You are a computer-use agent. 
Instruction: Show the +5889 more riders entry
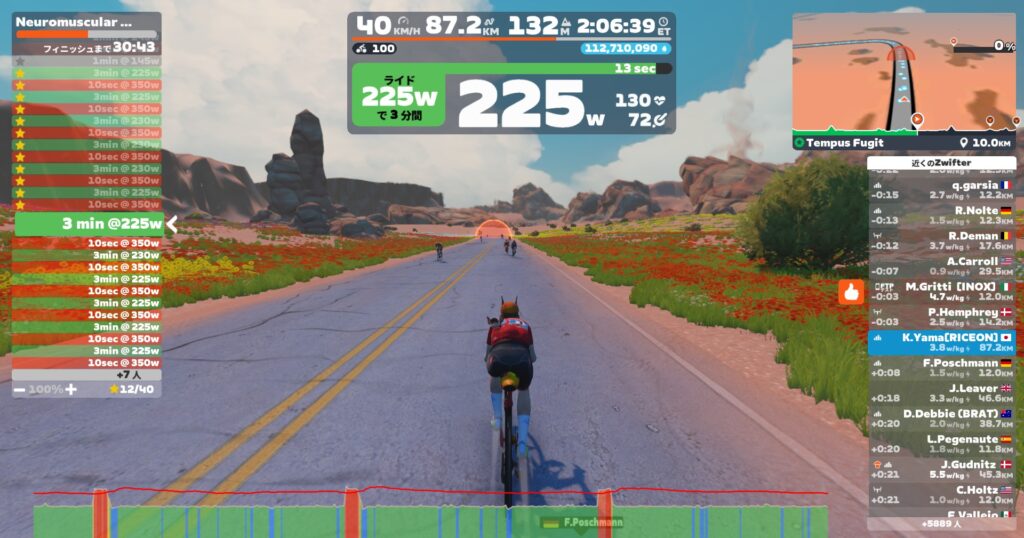[x=940, y=523]
